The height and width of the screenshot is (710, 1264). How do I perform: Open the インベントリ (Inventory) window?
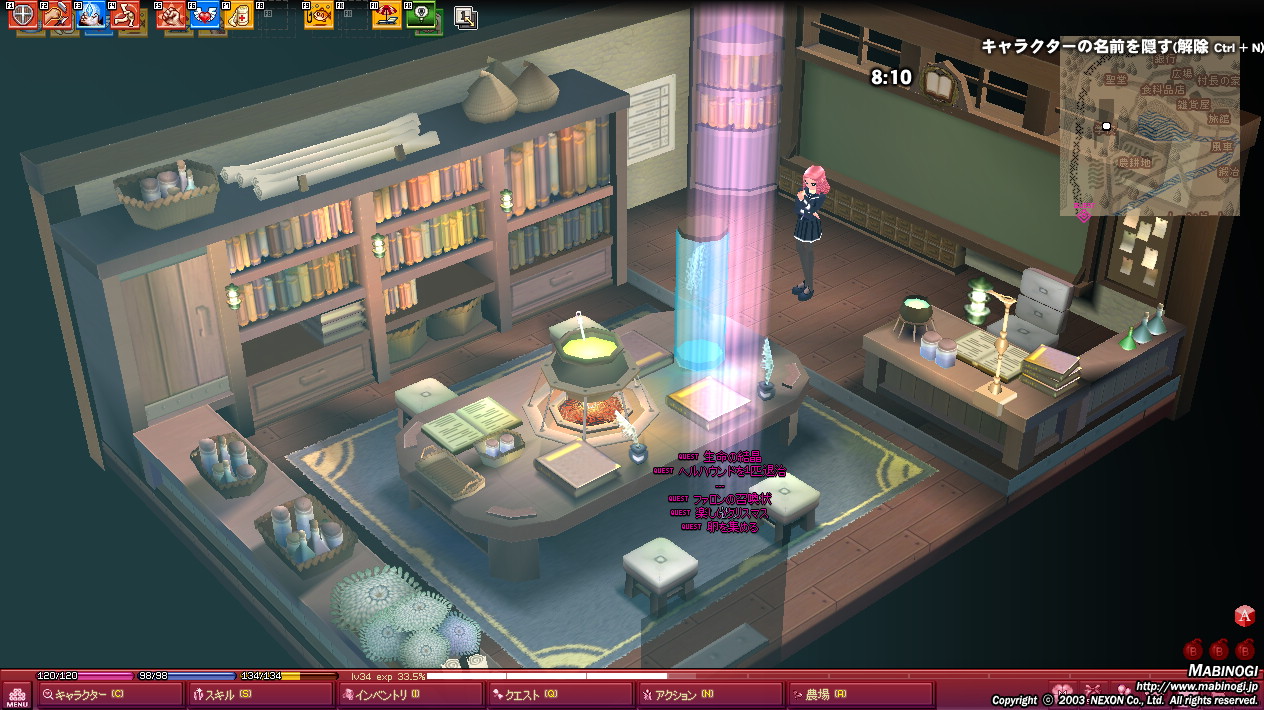(410, 695)
